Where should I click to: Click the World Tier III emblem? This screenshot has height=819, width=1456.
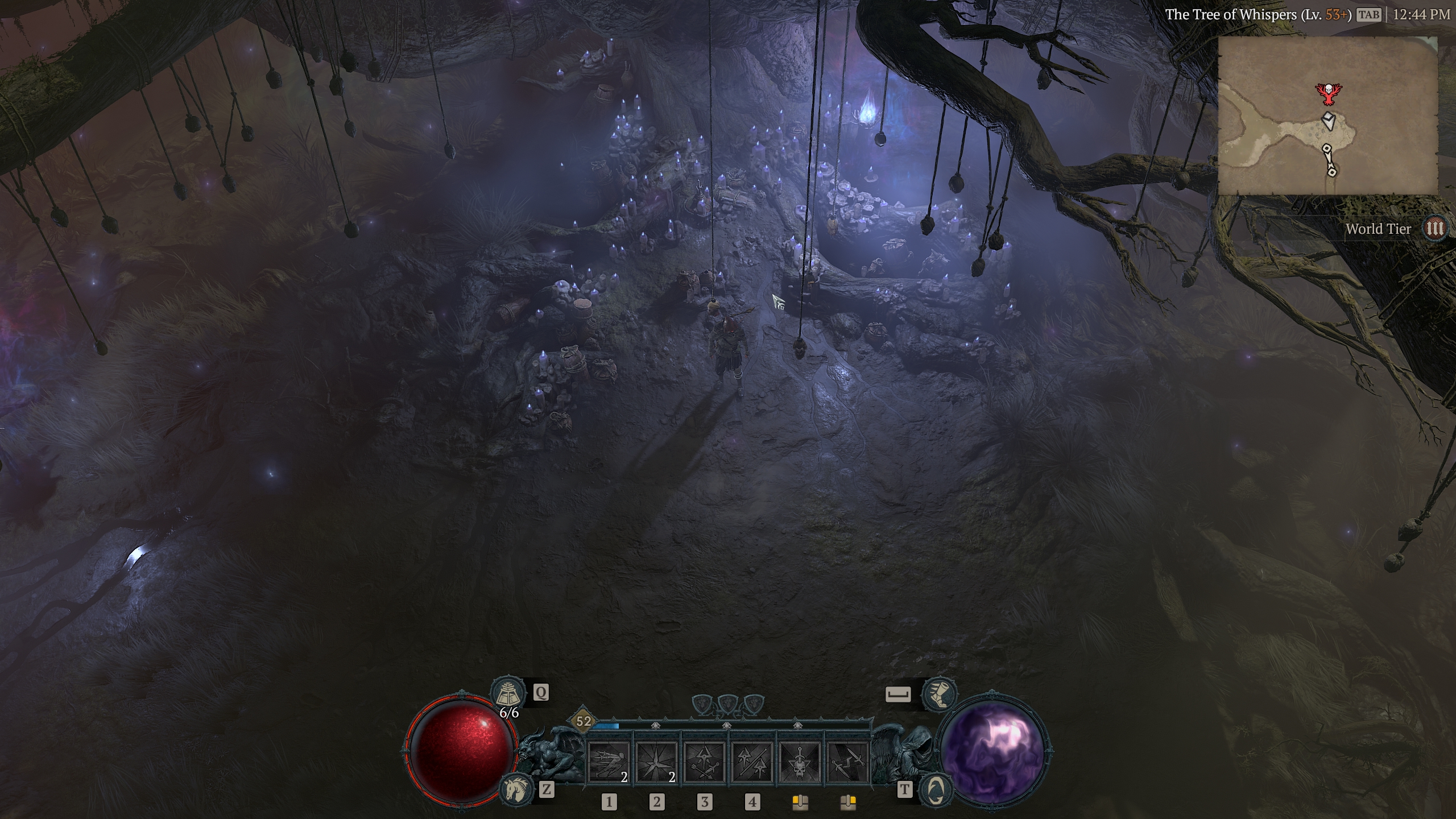click(x=1436, y=229)
